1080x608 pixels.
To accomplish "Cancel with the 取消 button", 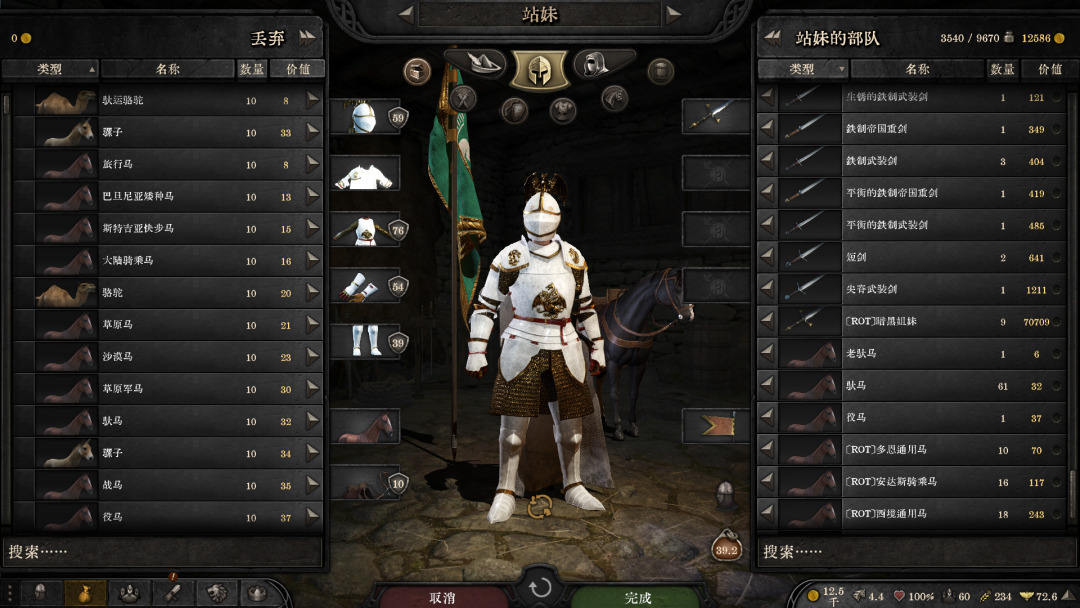I will (x=442, y=597).
